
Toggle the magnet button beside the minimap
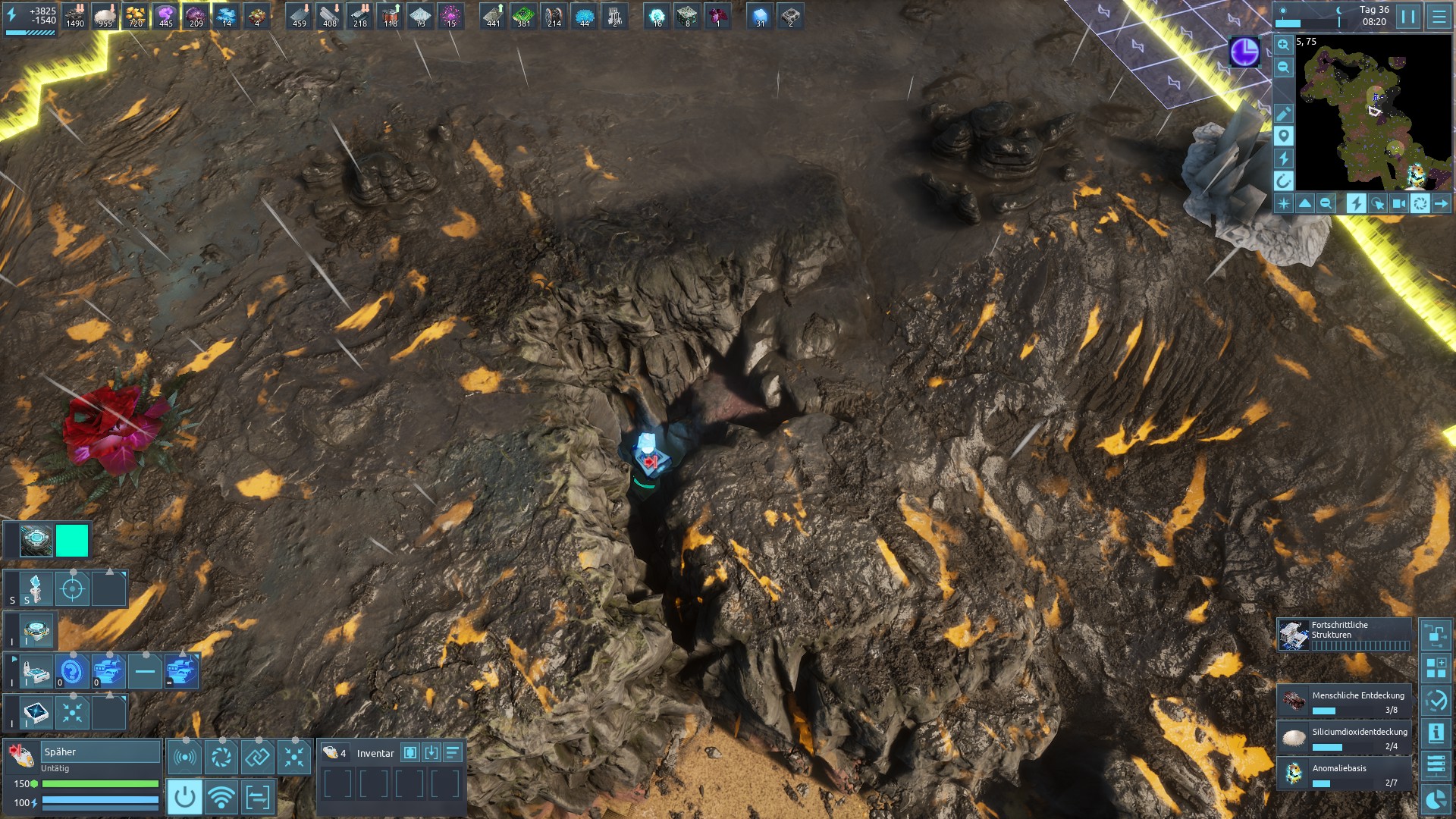pyautogui.click(x=1283, y=181)
